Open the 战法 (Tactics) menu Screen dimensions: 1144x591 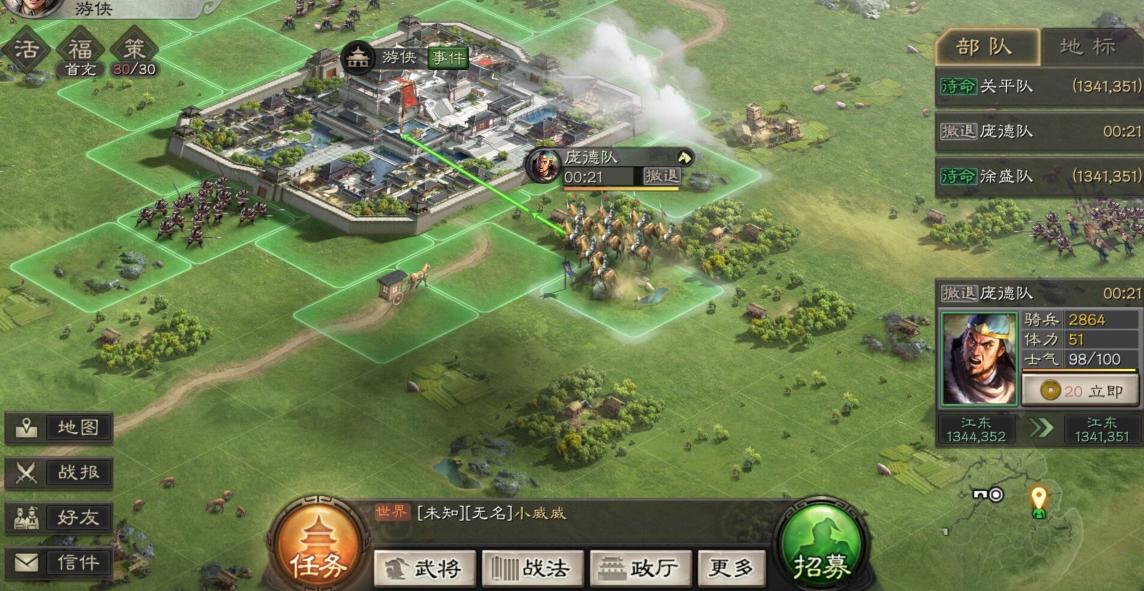[x=532, y=568]
